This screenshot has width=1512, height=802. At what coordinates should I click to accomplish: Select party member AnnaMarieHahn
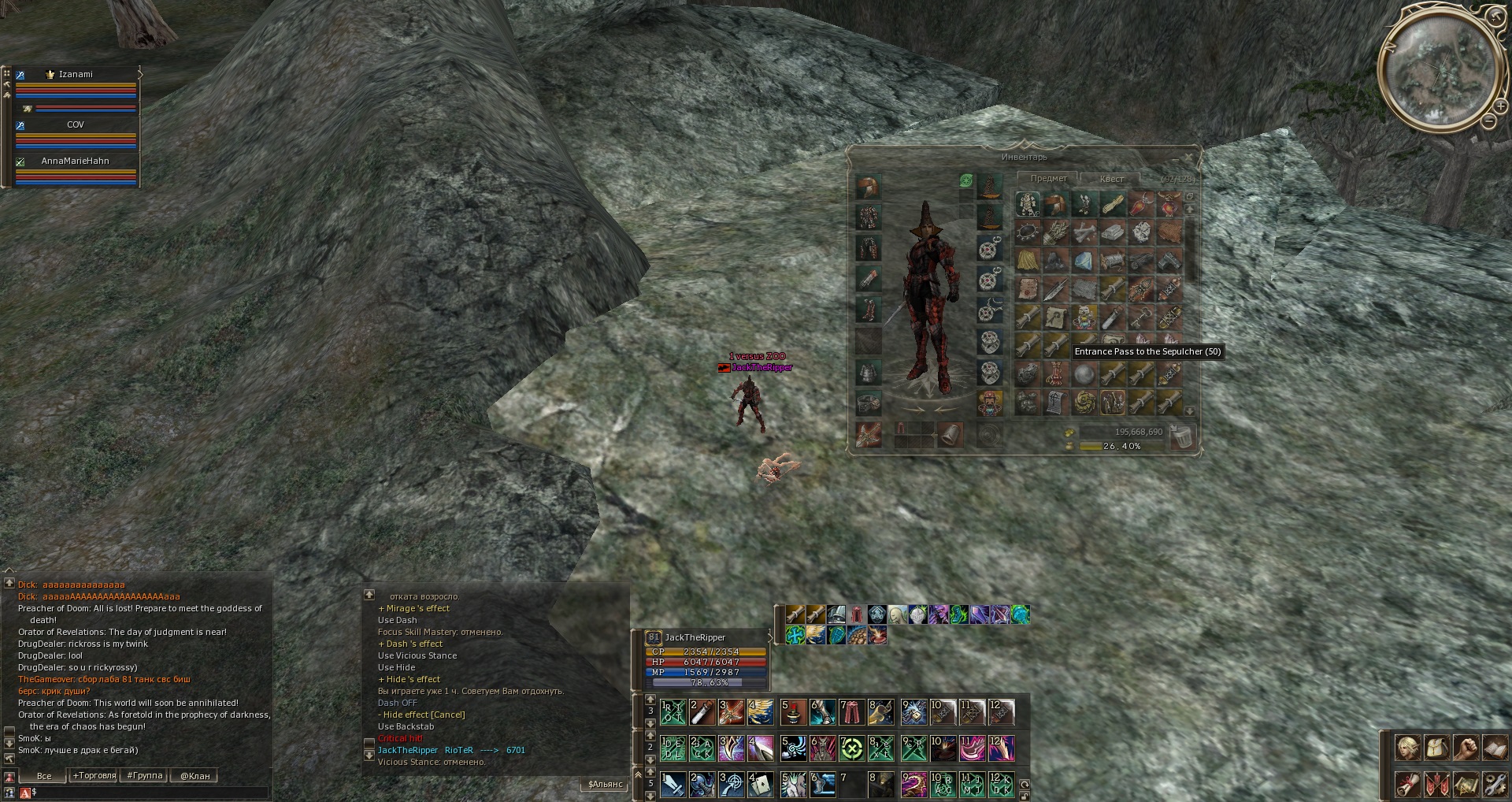76,161
